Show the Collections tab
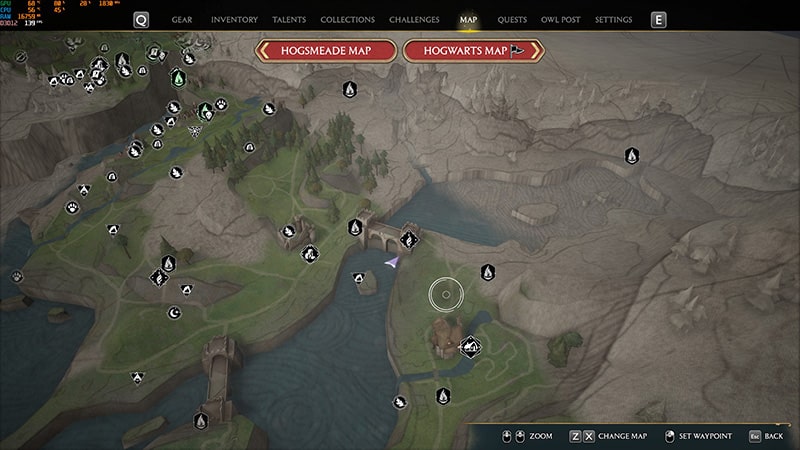The height and width of the screenshot is (450, 800). click(347, 19)
